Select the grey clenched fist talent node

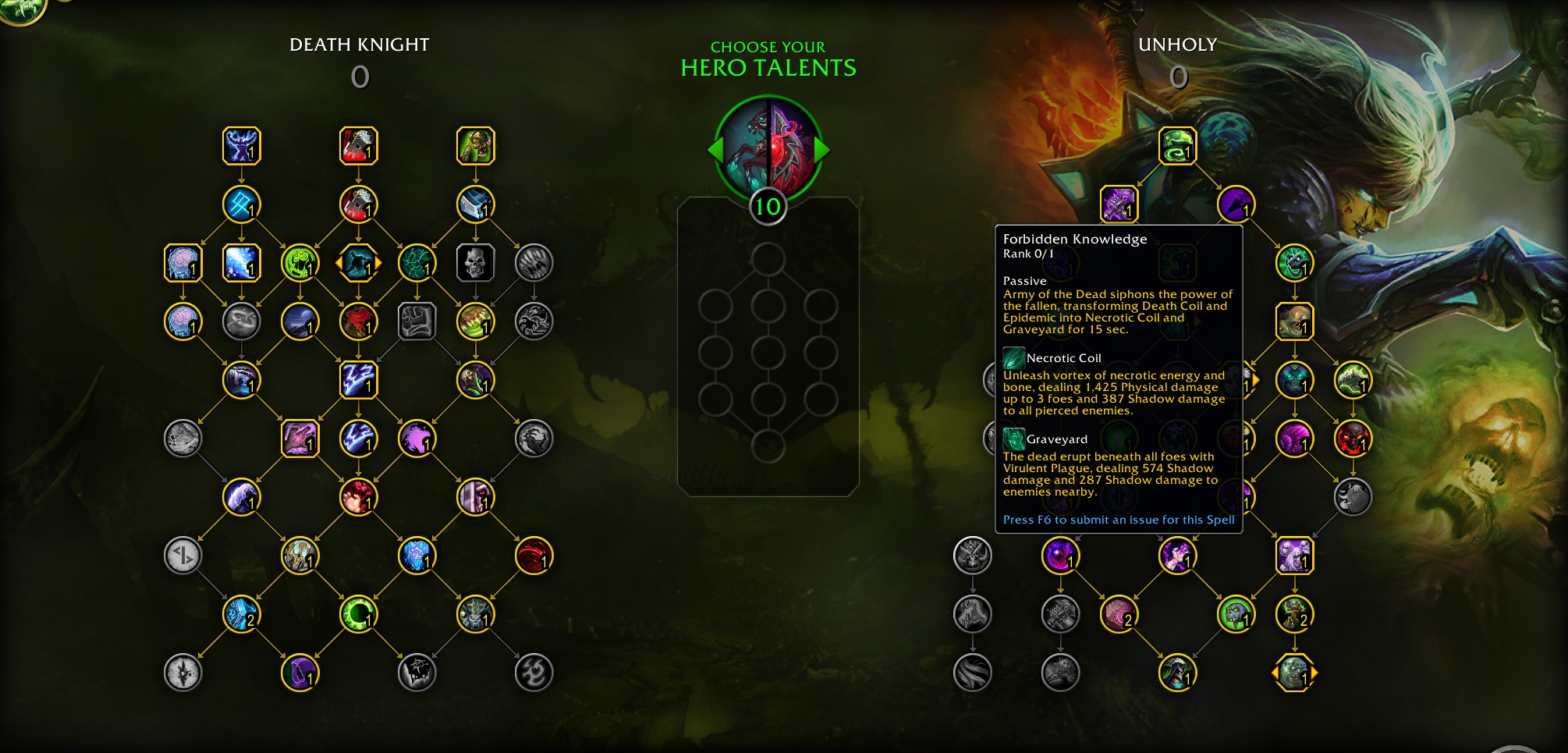[x=417, y=321]
